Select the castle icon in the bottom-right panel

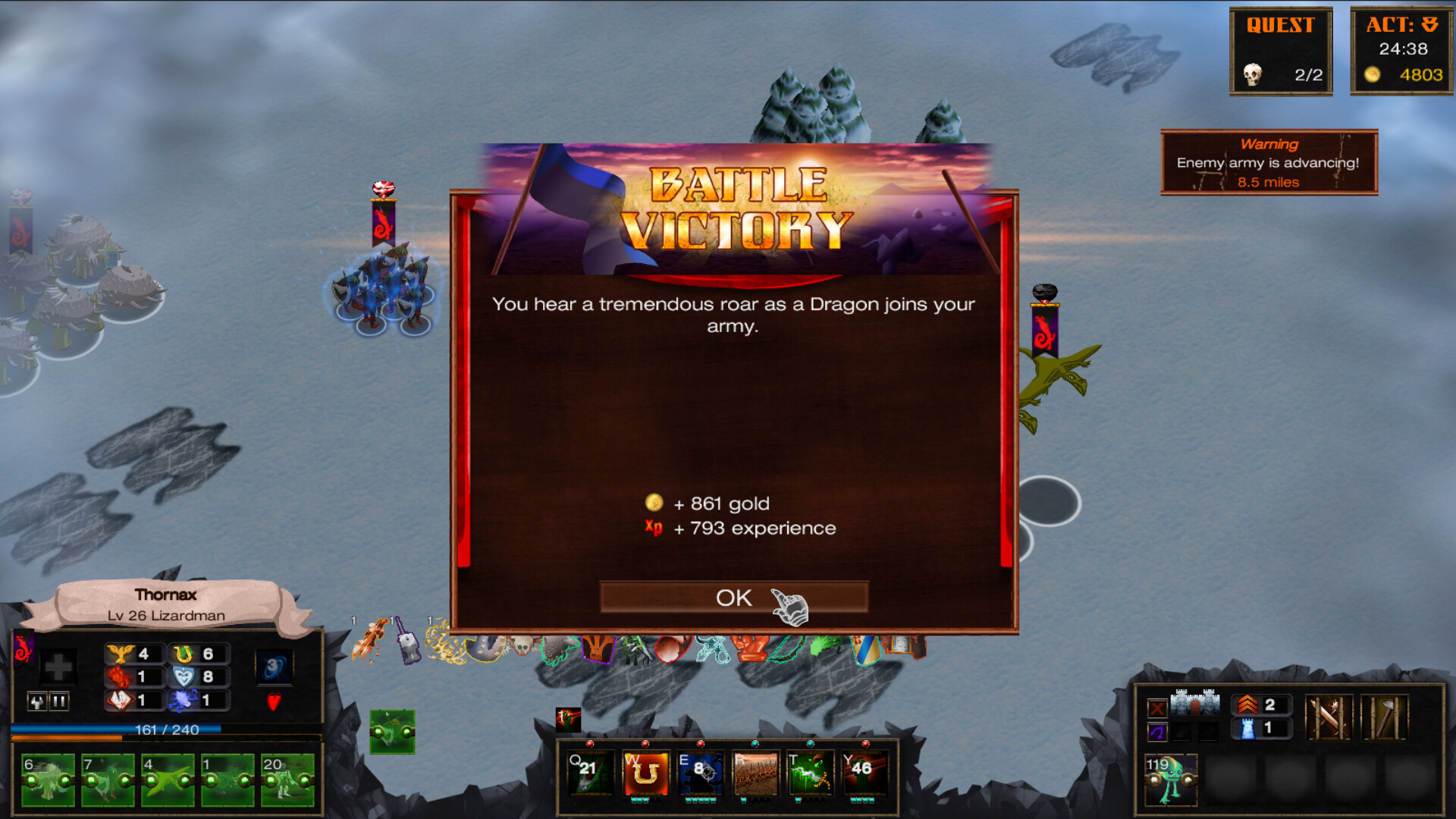click(1195, 704)
